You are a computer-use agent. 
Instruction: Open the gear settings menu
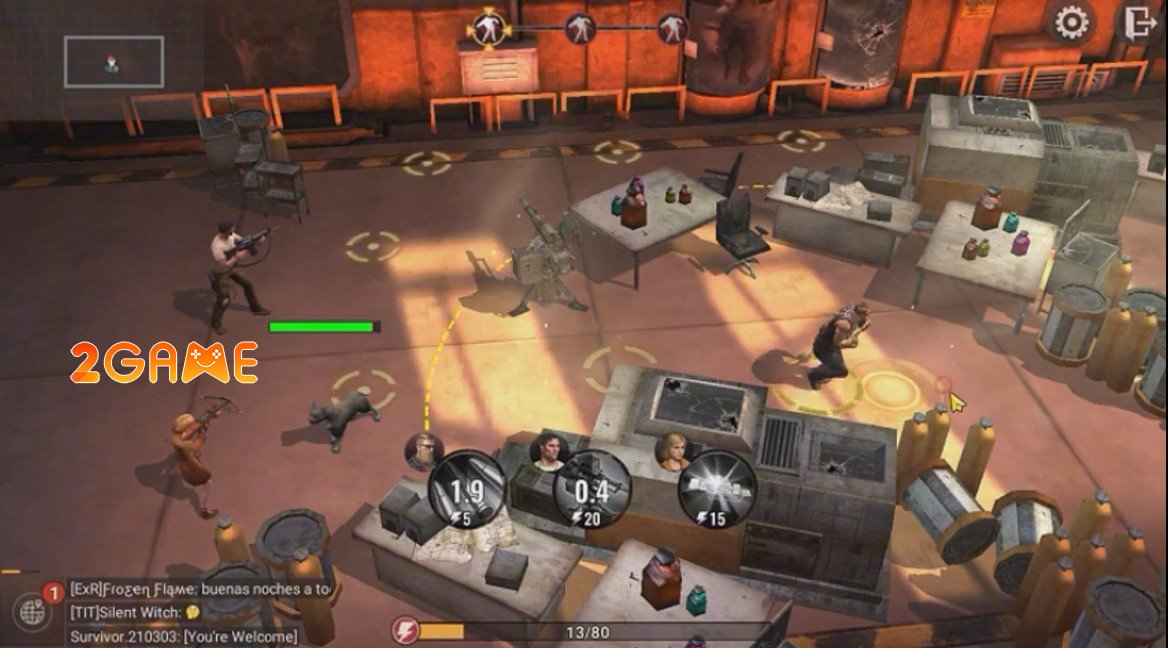click(1071, 22)
